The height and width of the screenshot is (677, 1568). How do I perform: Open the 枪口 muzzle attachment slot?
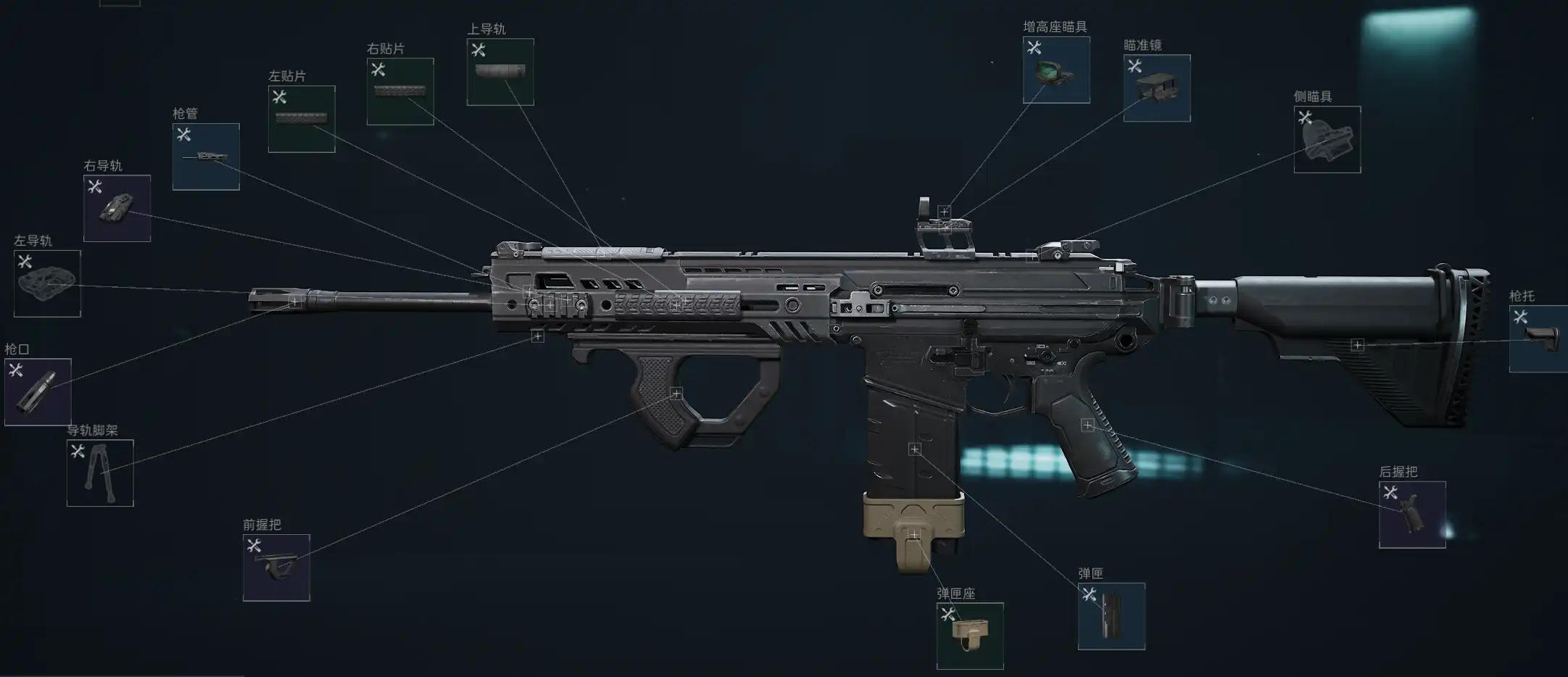pos(38,392)
